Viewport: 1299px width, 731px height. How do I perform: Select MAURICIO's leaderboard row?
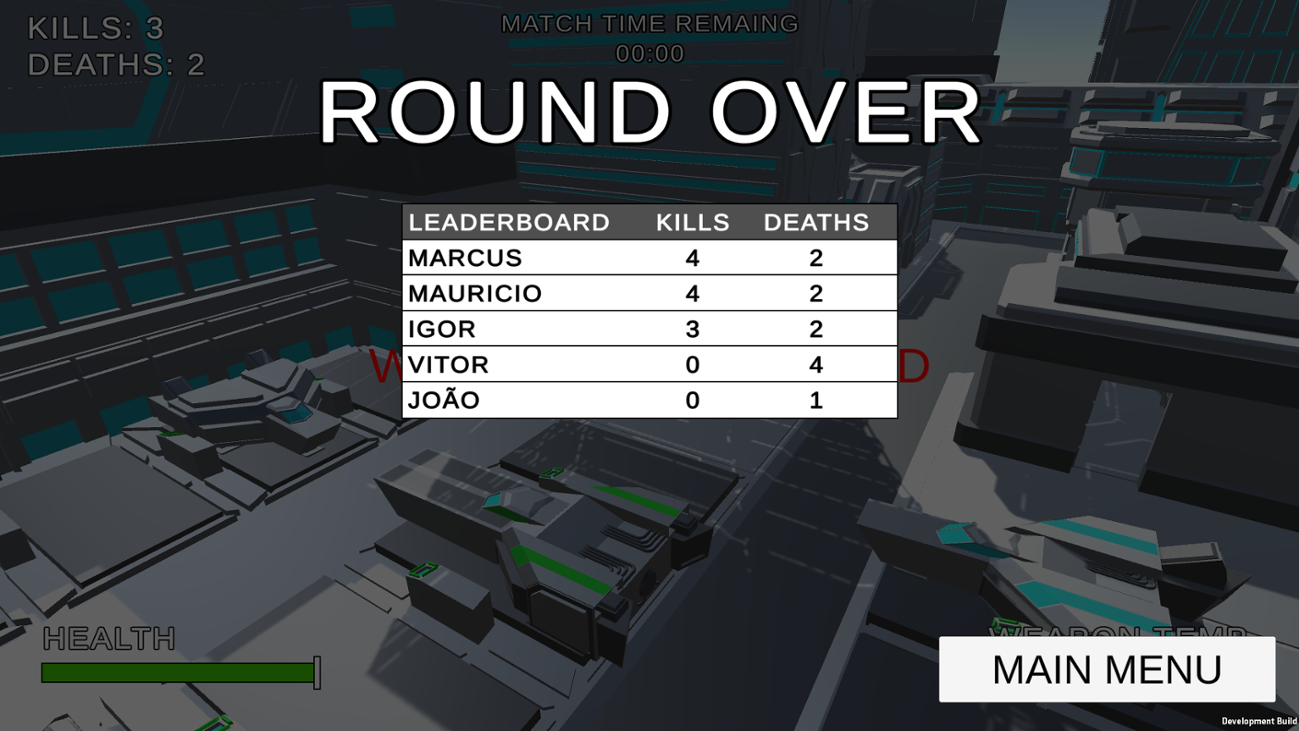[x=475, y=293]
